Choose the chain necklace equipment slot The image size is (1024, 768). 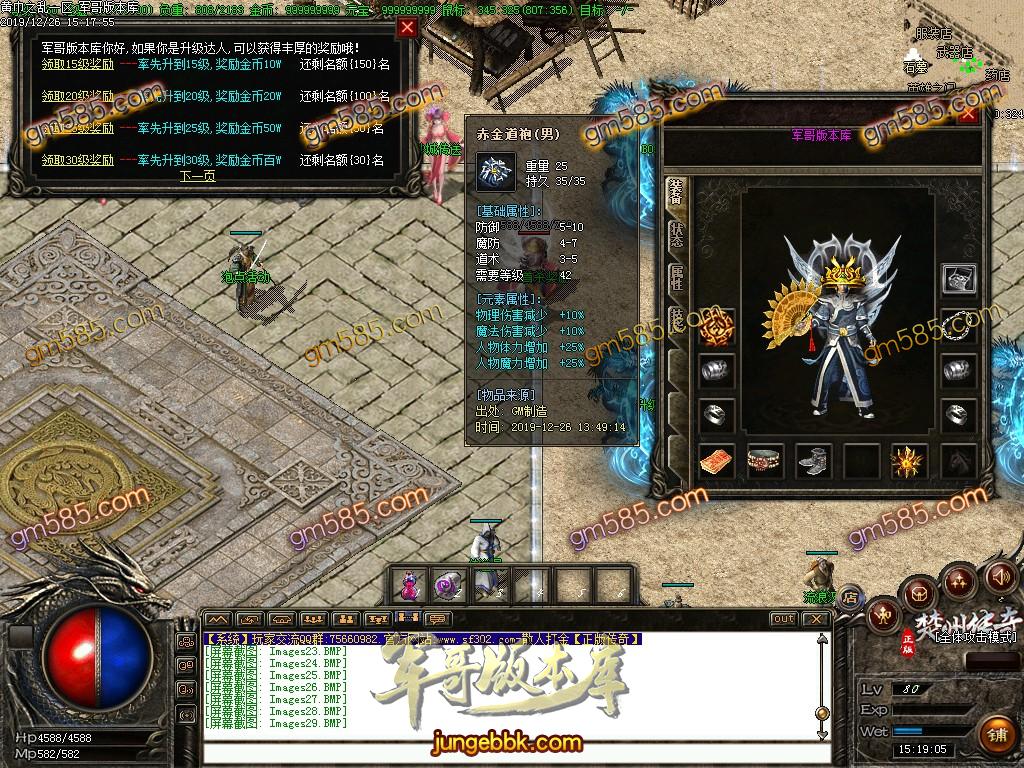click(x=959, y=324)
